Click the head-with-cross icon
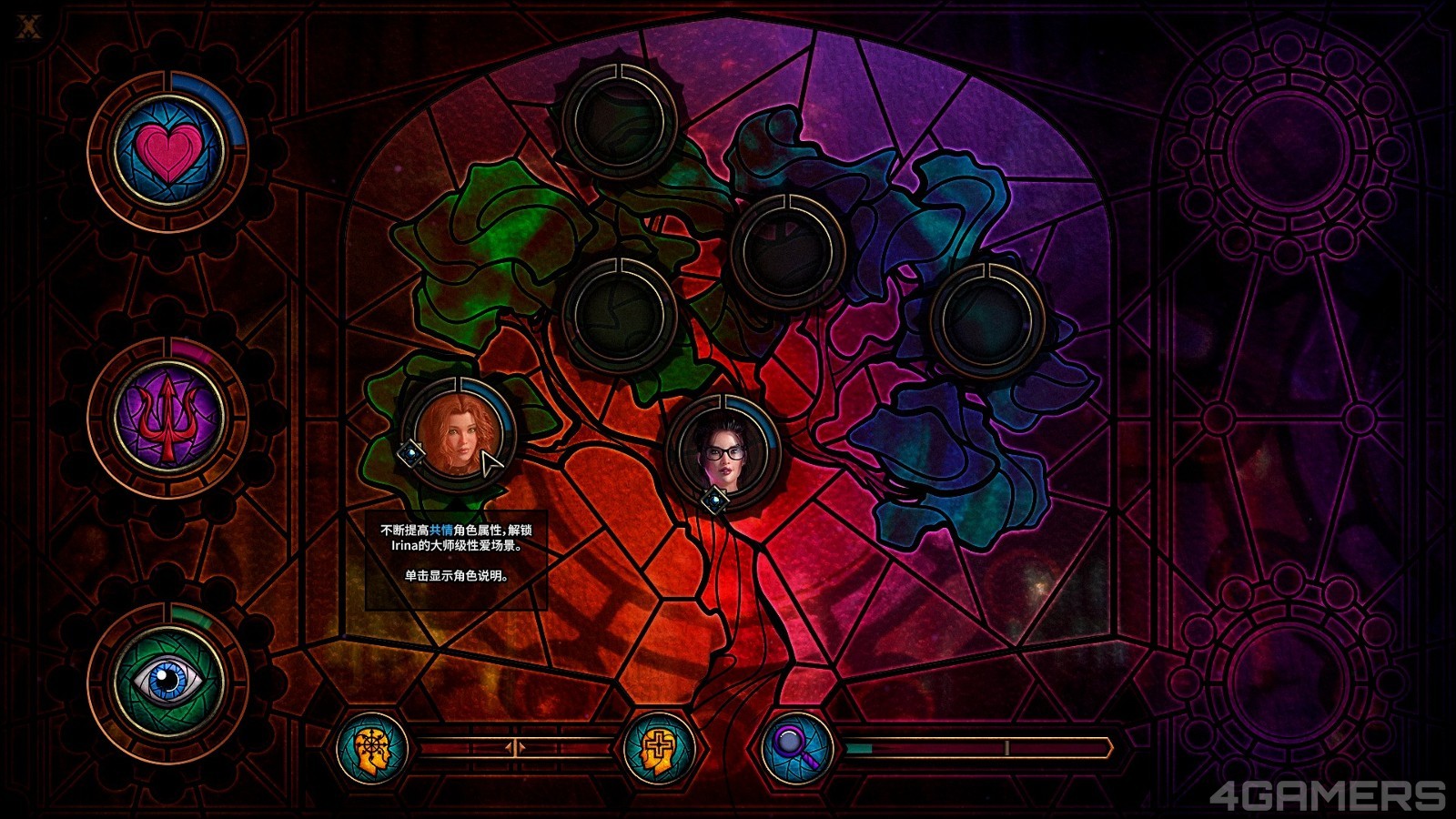The height and width of the screenshot is (819, 1456). point(658,749)
